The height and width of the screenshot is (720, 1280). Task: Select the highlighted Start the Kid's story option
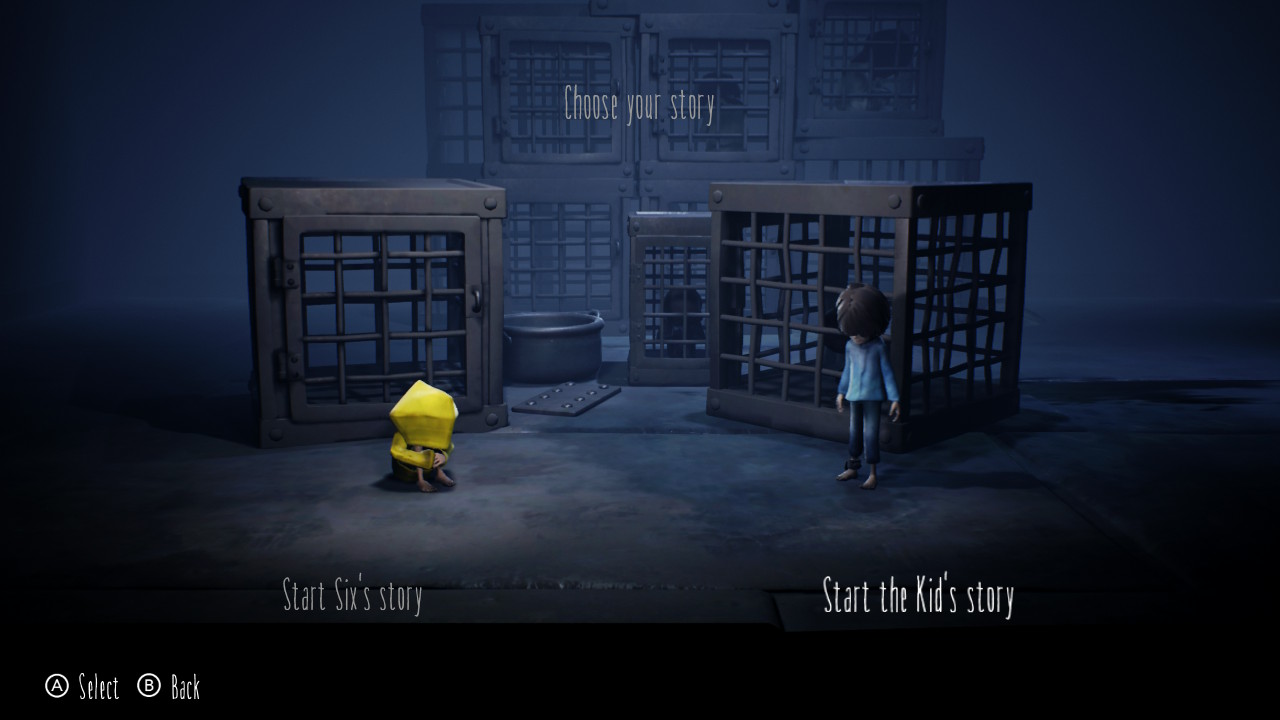(916, 596)
